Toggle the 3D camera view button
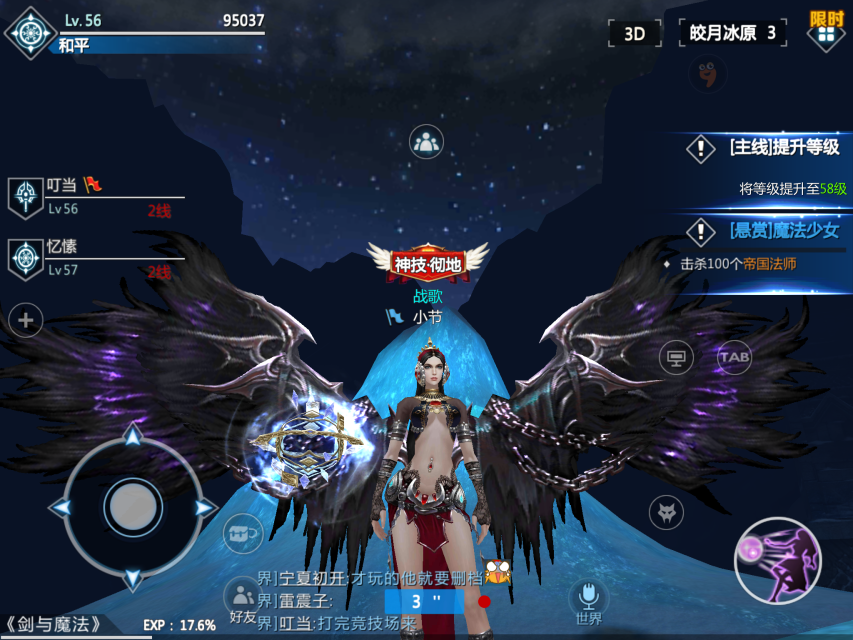 click(x=635, y=33)
